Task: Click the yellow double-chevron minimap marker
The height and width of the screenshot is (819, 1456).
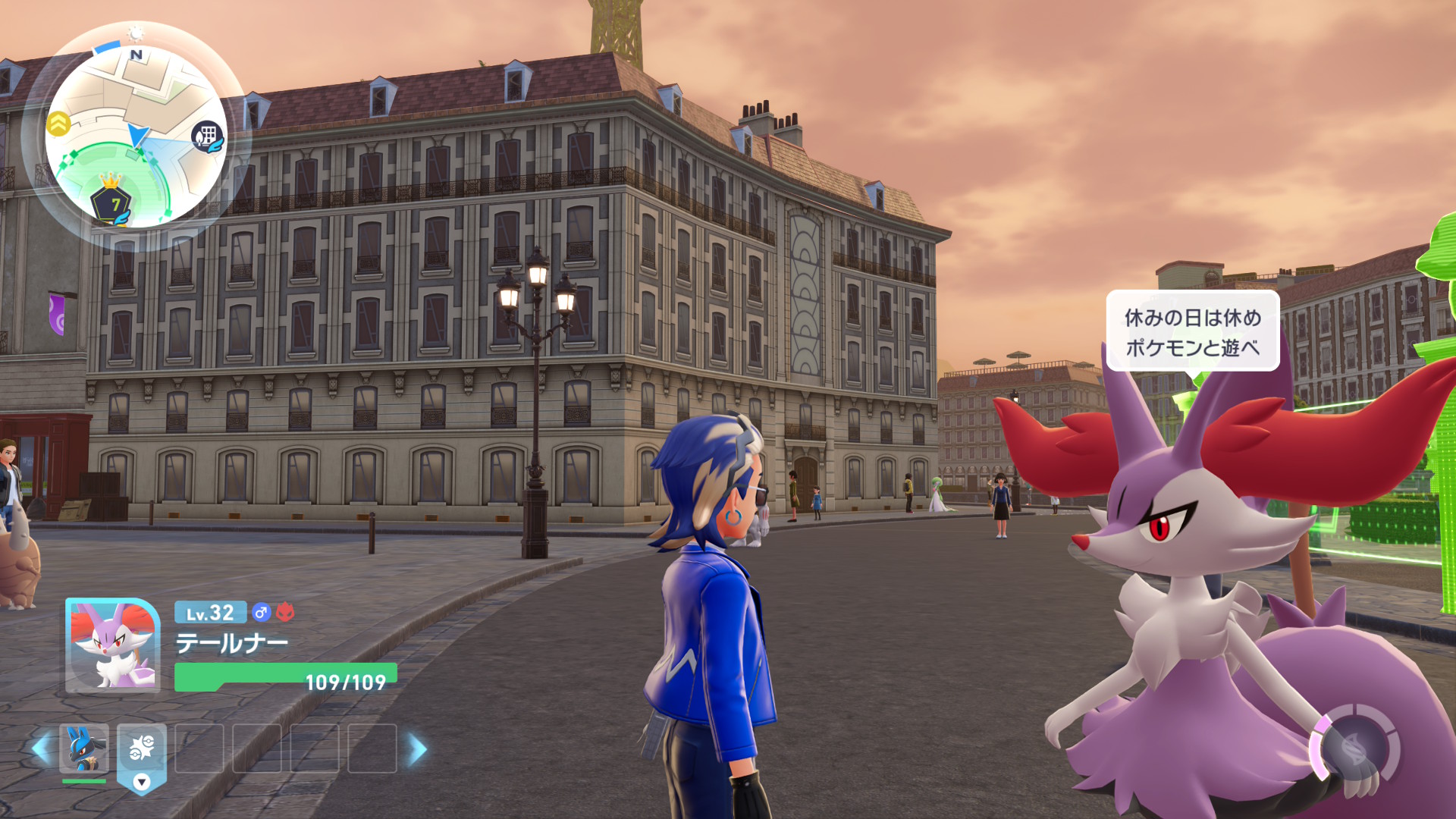Action: point(58,123)
